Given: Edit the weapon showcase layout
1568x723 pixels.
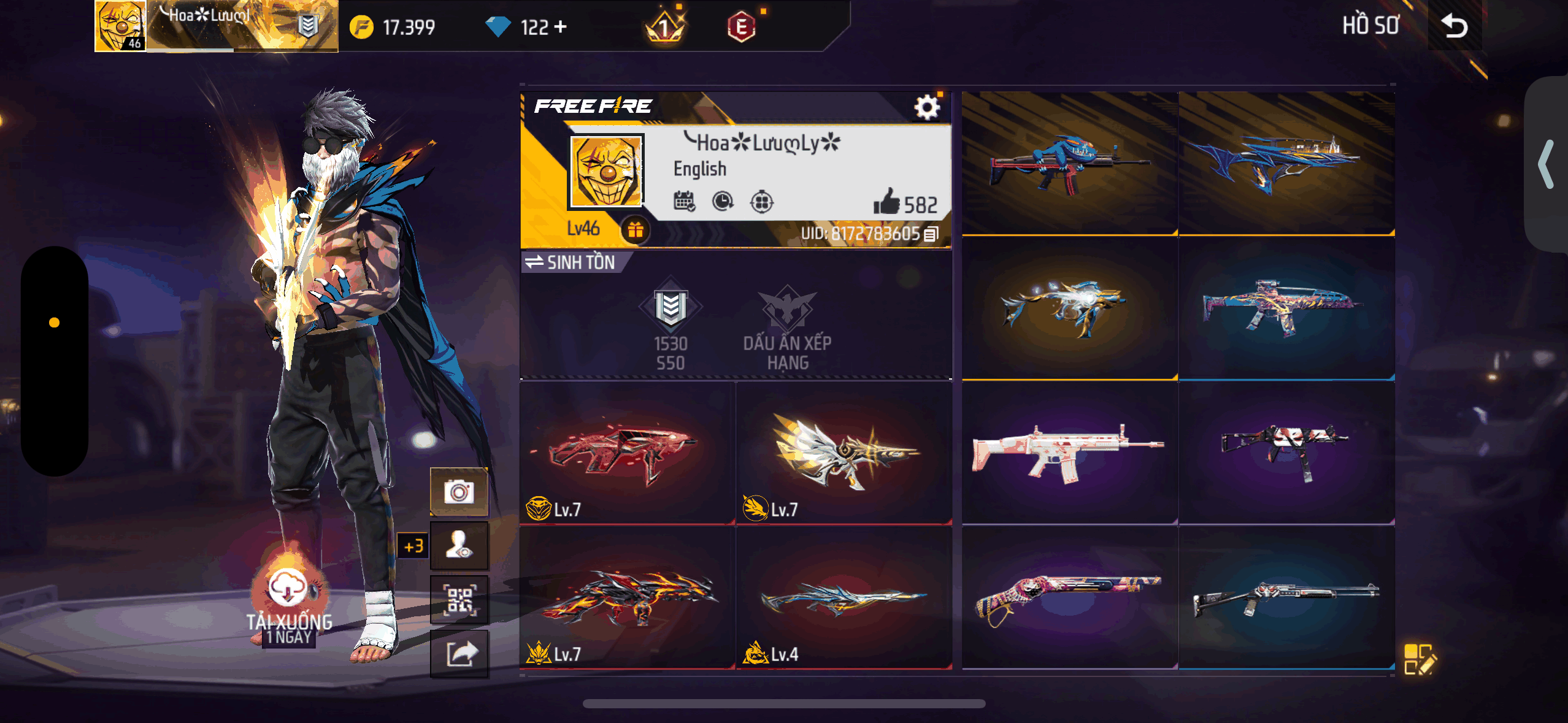Looking at the screenshot, I should pos(1419,659).
